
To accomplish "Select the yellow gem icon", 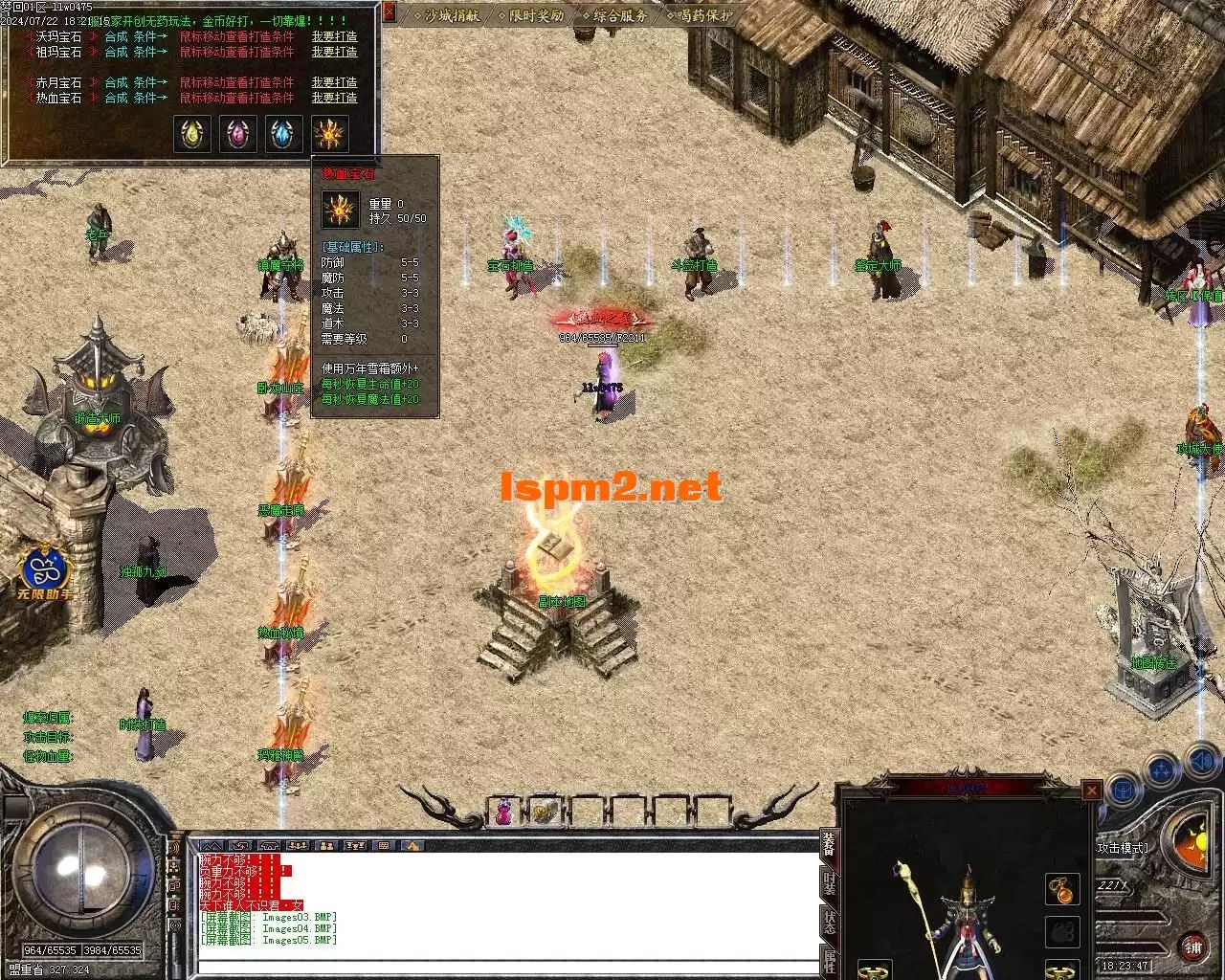I will [x=192, y=135].
